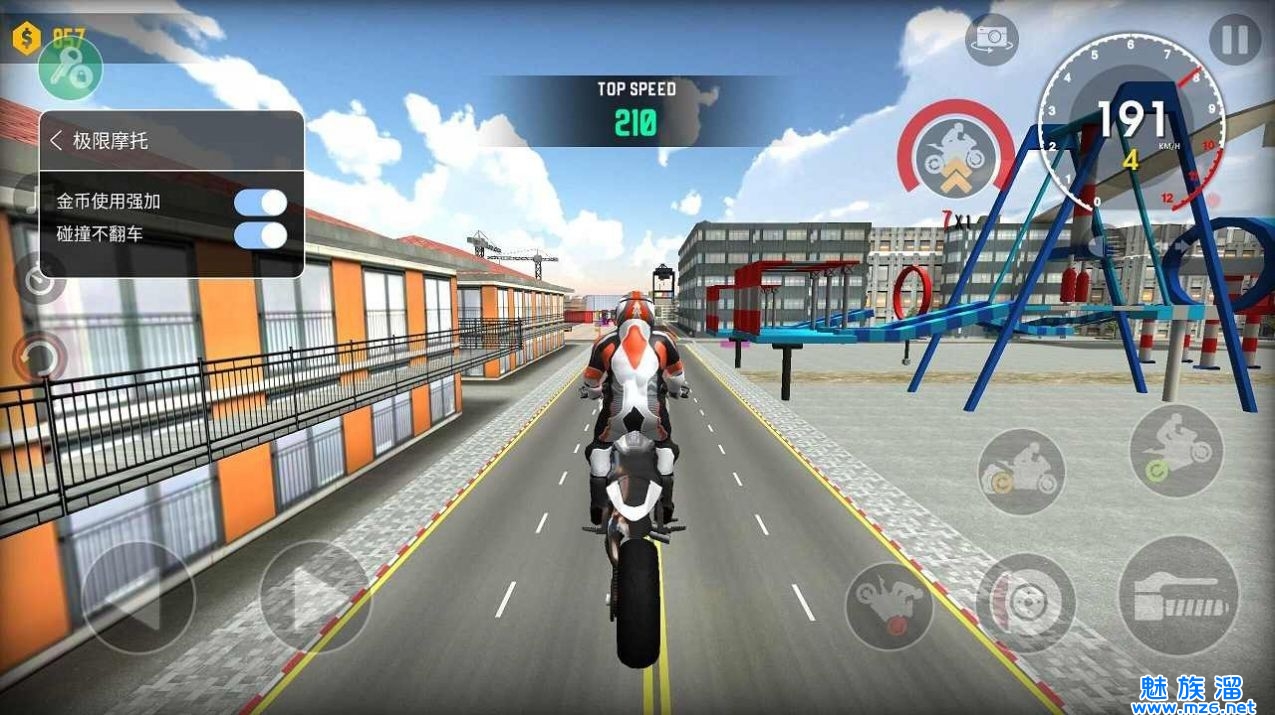Pause the game with the pause button

click(1234, 40)
